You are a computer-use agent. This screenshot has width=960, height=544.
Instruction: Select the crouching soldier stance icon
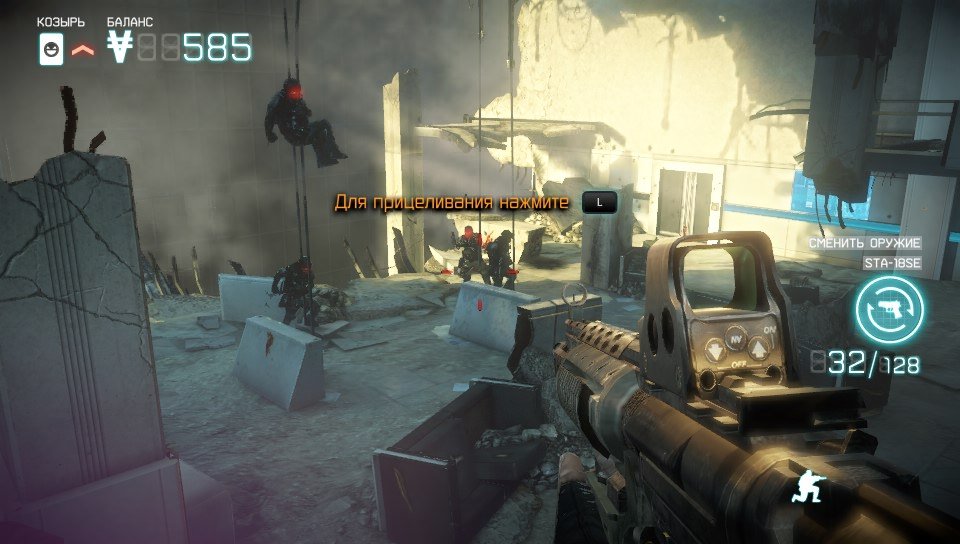tap(806, 487)
